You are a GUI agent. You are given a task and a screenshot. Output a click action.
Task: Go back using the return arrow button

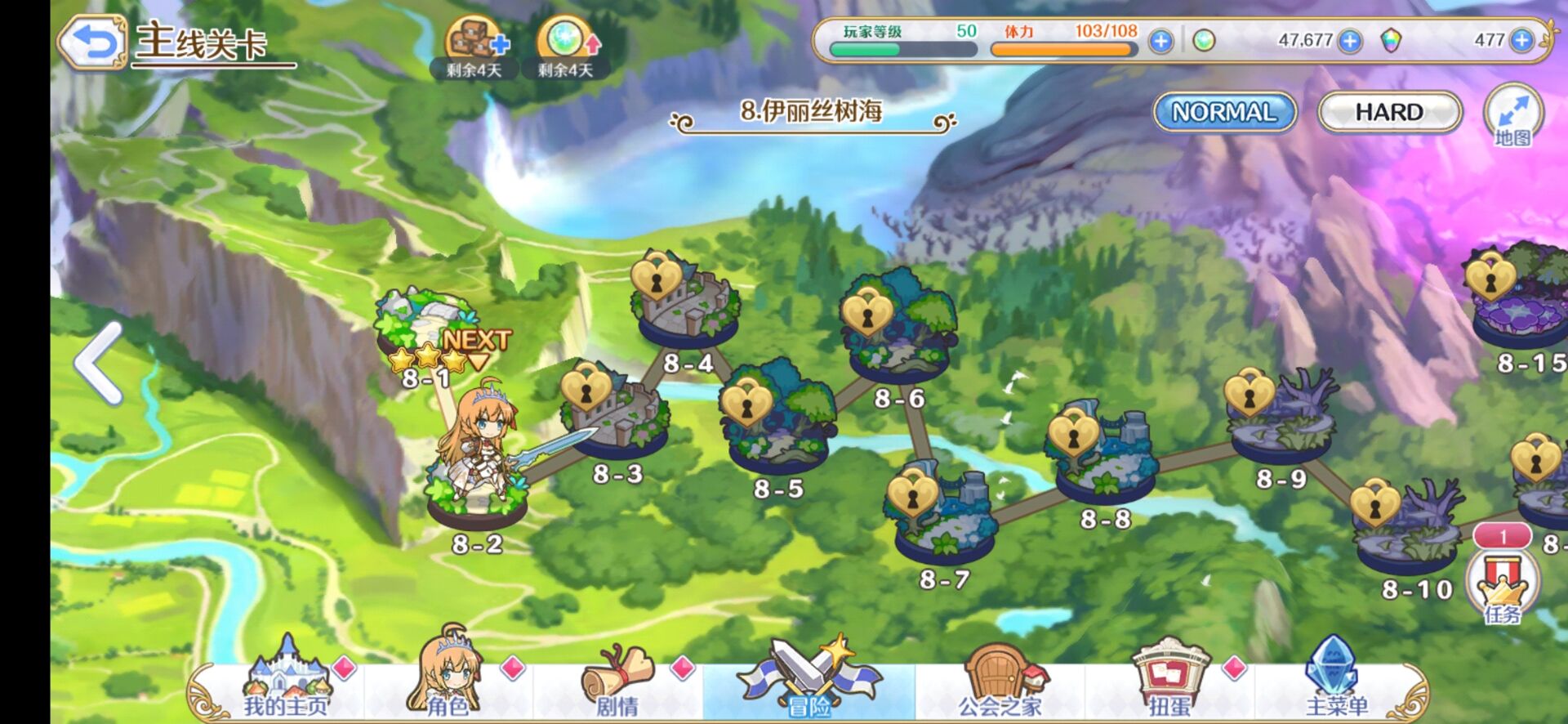(91, 41)
